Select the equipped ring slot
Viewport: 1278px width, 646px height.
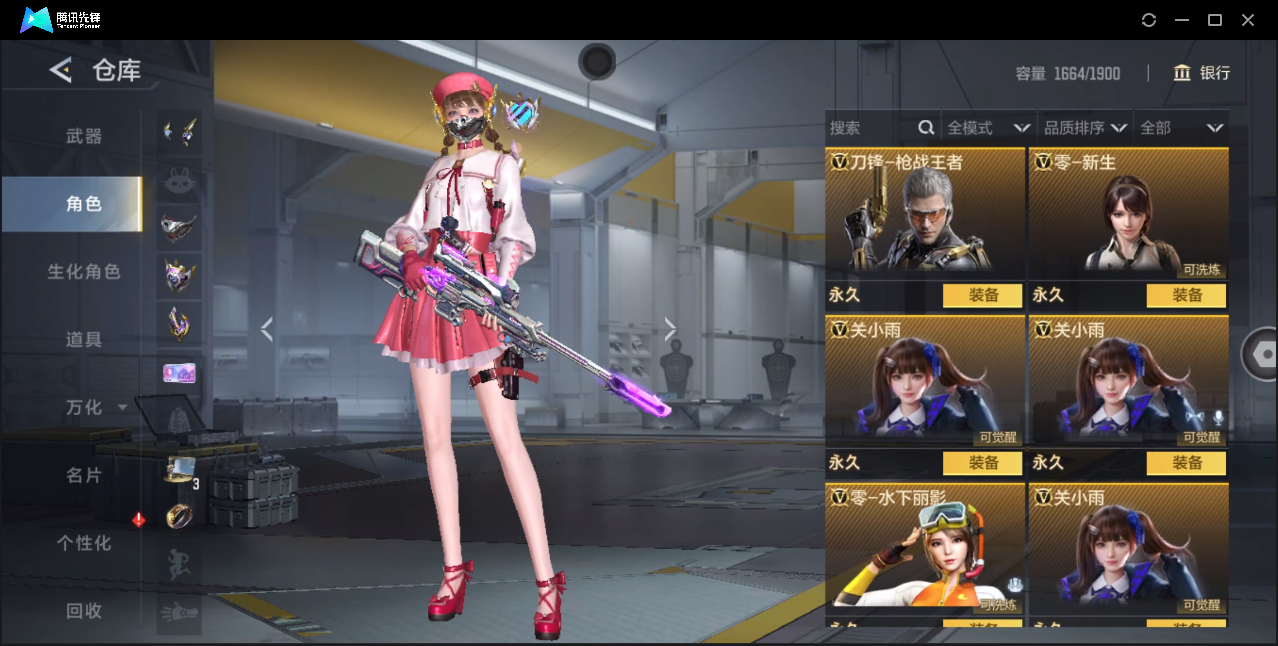(x=179, y=516)
